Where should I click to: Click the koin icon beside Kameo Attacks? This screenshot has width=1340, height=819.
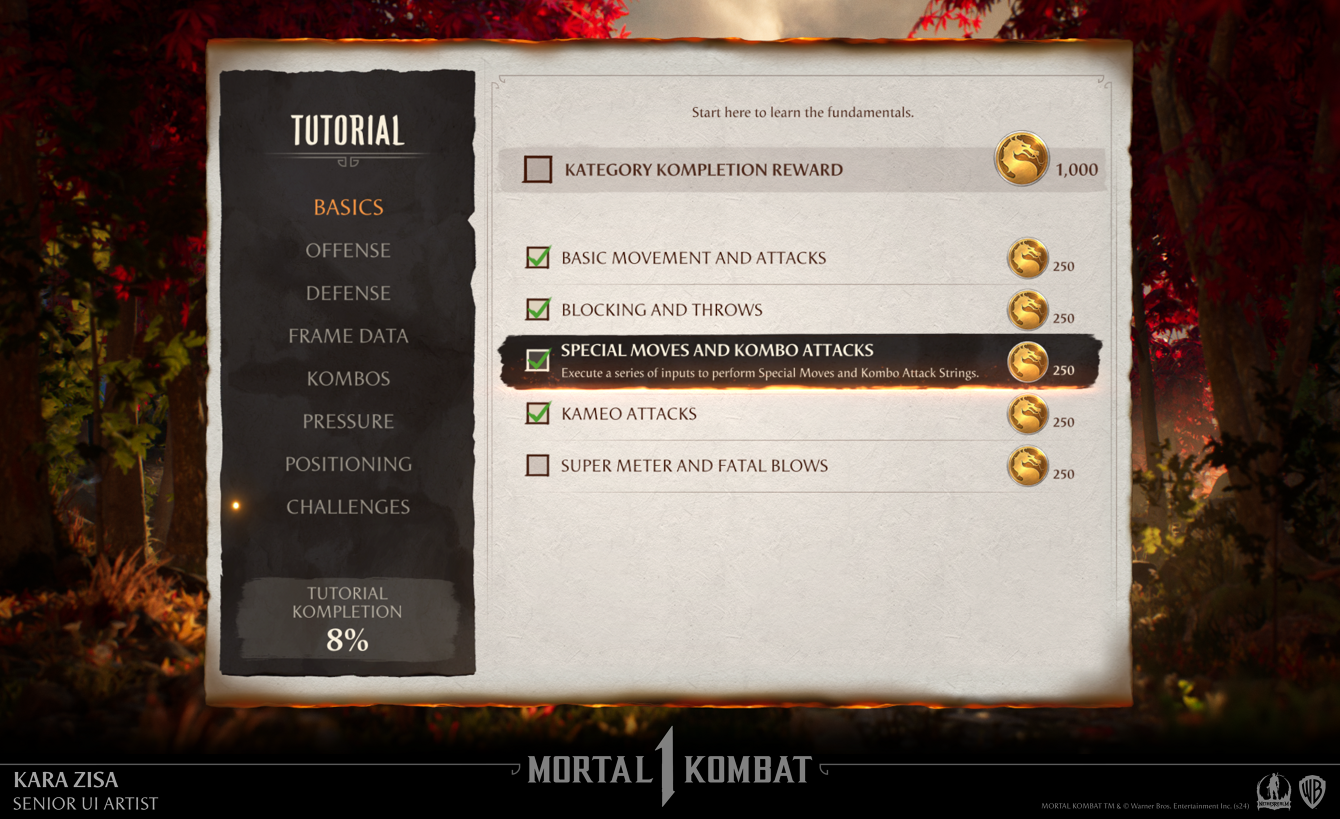pos(1028,414)
